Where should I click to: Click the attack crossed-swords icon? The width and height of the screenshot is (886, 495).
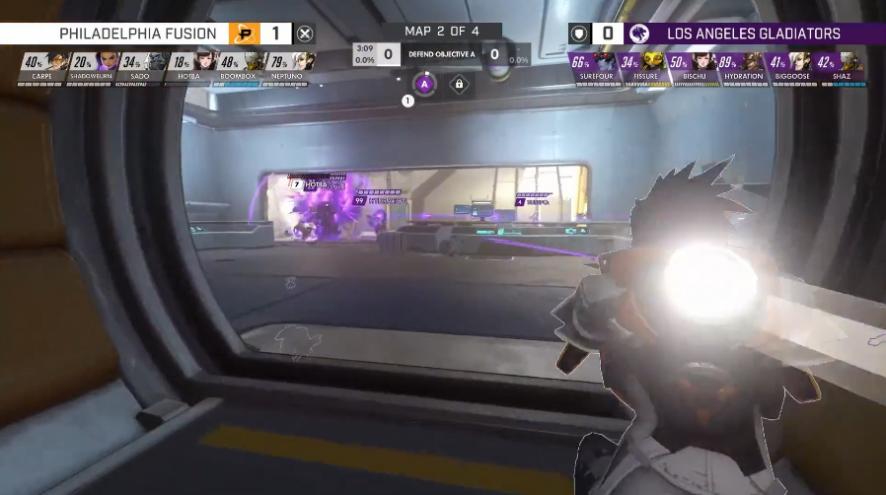coord(306,34)
